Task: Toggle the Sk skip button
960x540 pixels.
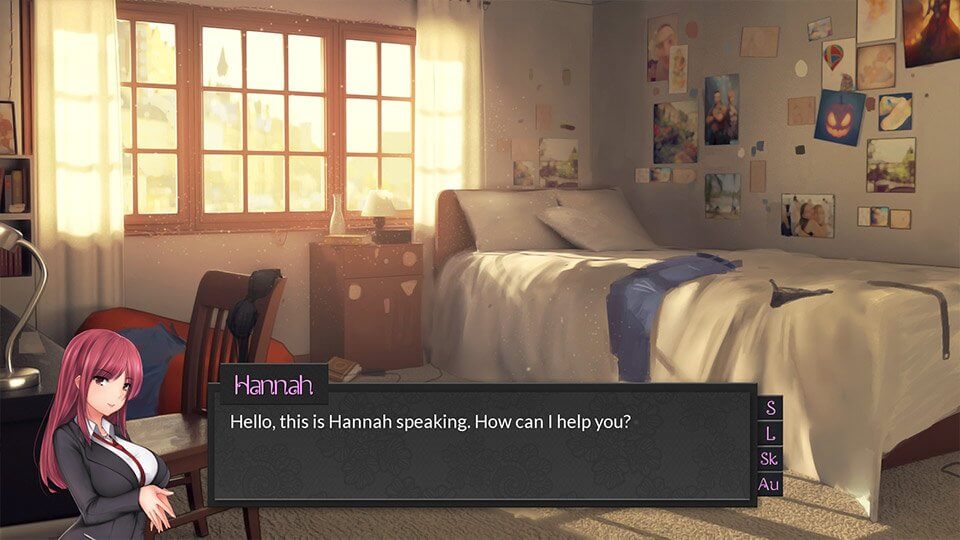Action: coord(769,459)
